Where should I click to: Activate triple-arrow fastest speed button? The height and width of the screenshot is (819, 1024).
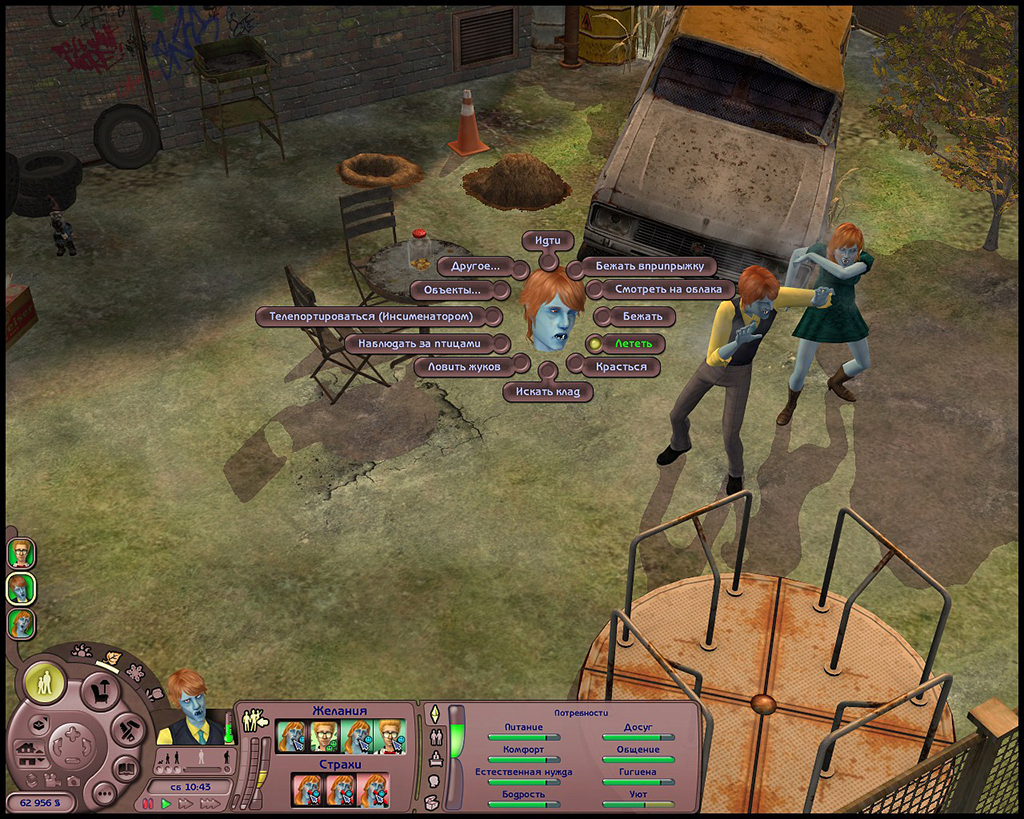point(210,803)
